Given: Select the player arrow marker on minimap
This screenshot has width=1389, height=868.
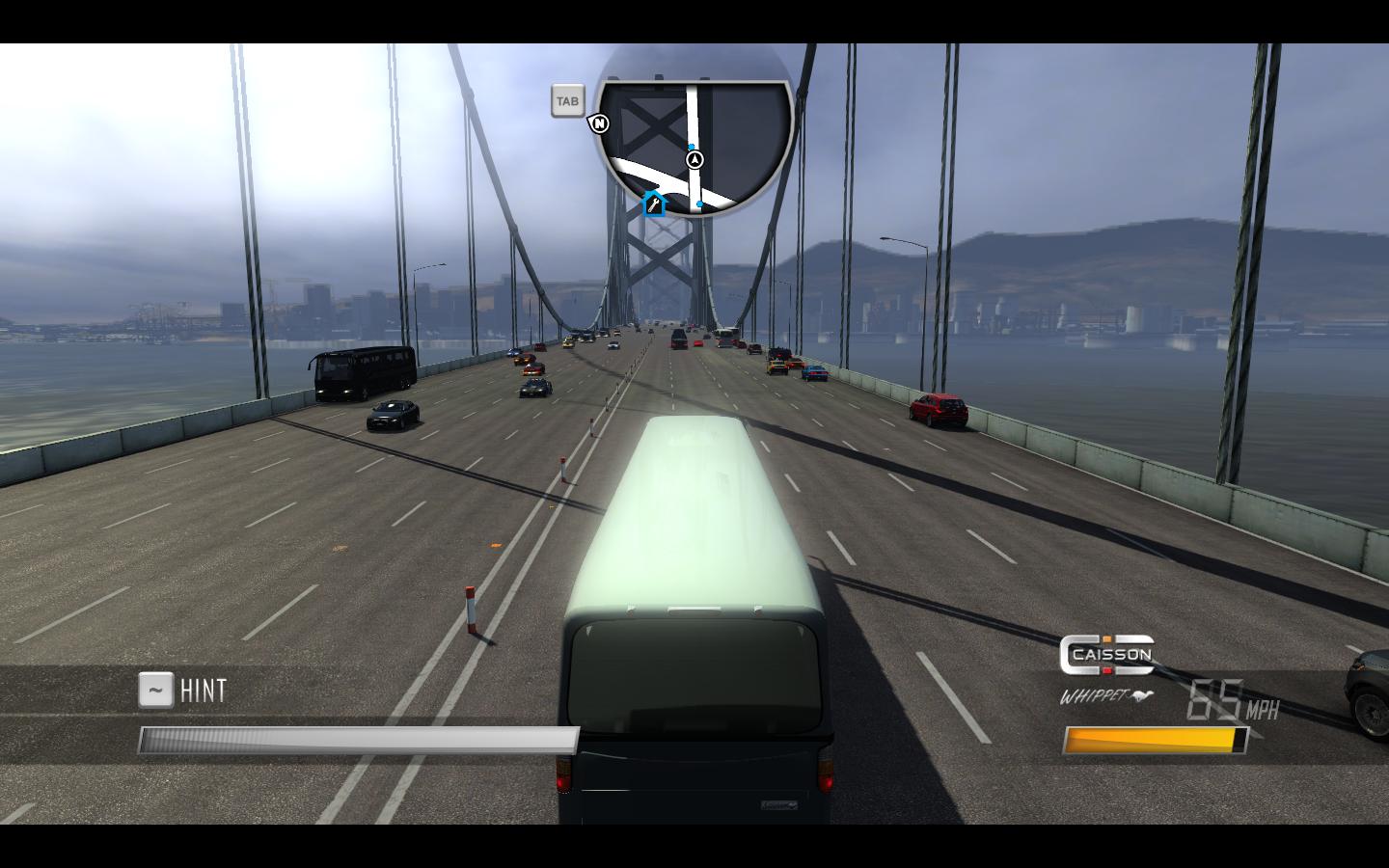Looking at the screenshot, I should (694, 159).
